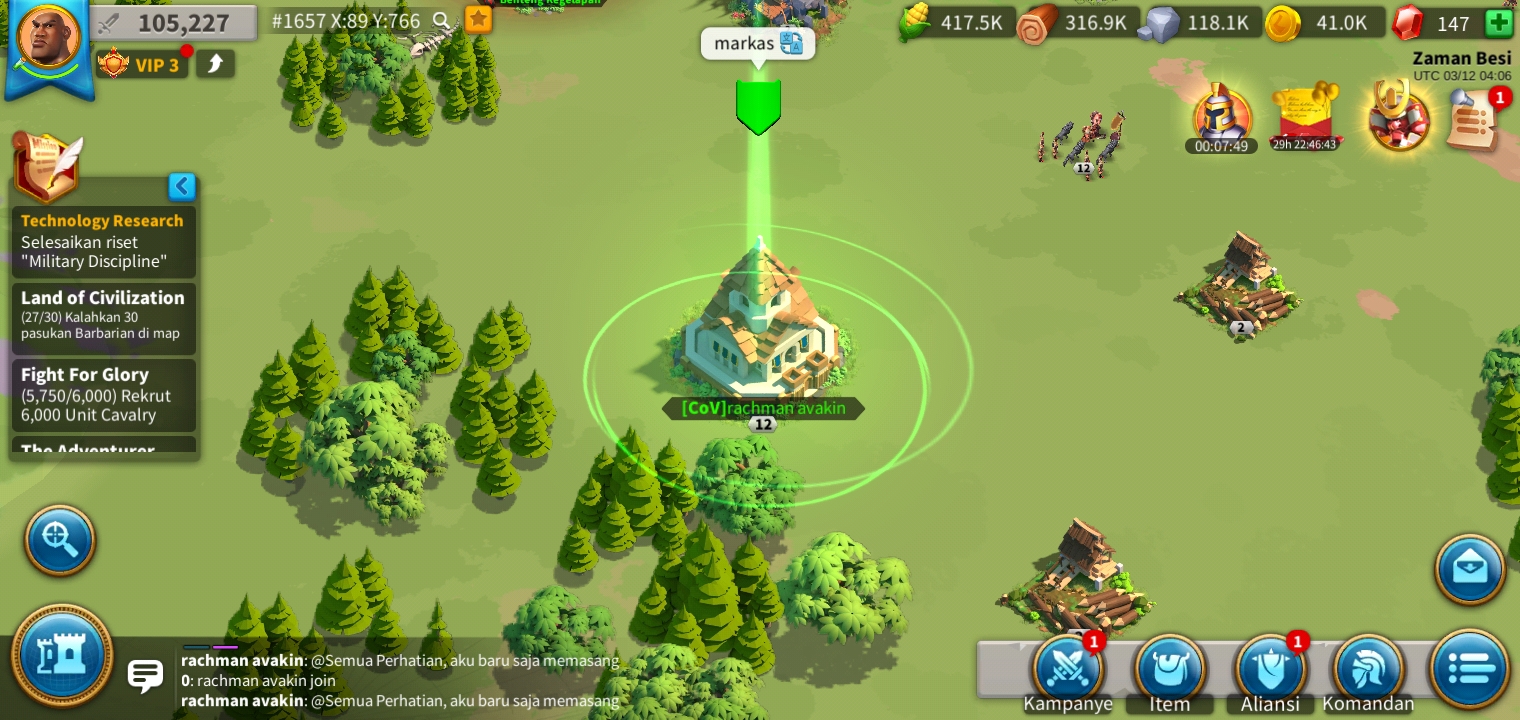Open the Aliansi shield icon

point(1269,668)
